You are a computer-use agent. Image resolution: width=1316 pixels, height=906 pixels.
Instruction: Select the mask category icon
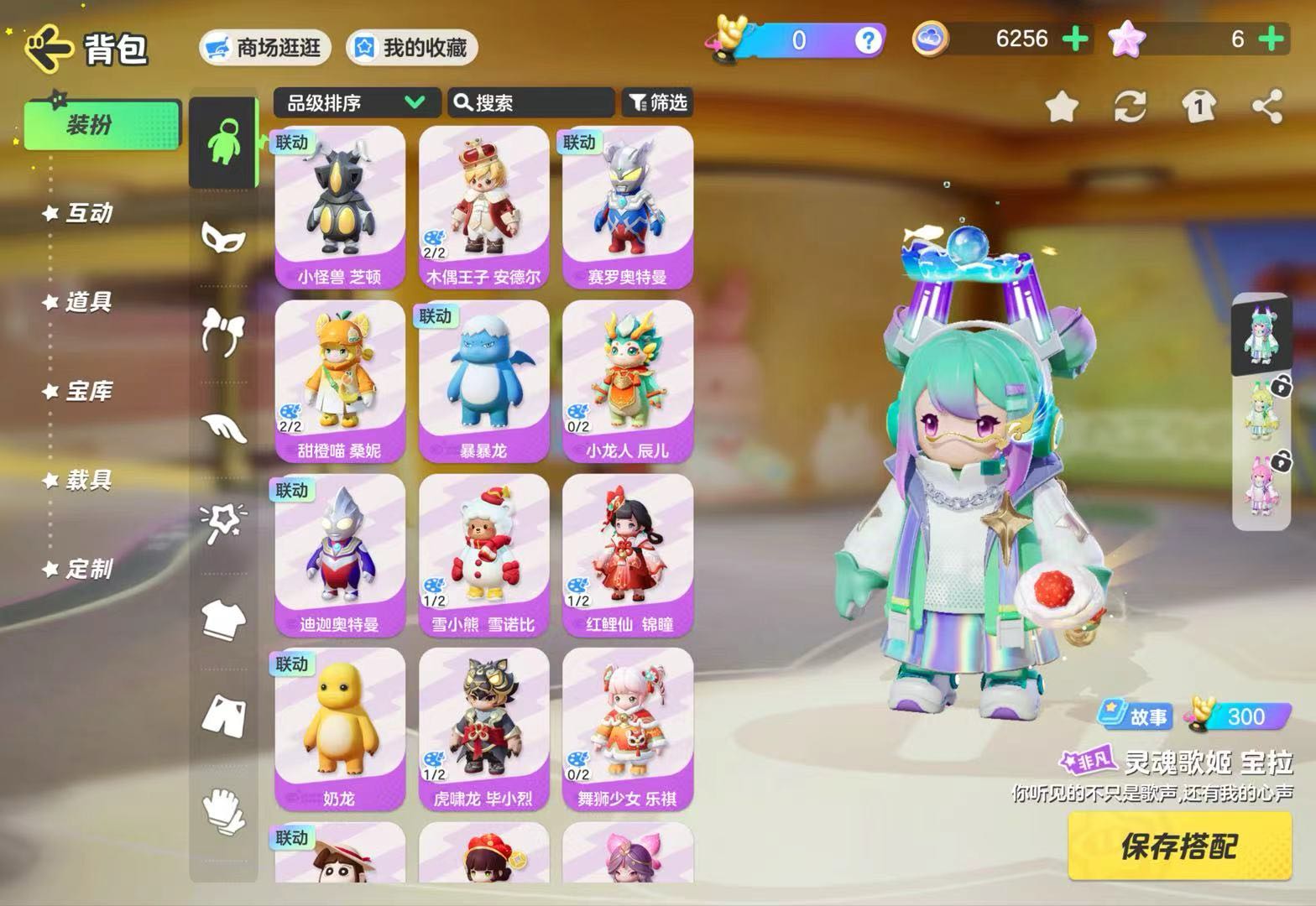pos(223,238)
